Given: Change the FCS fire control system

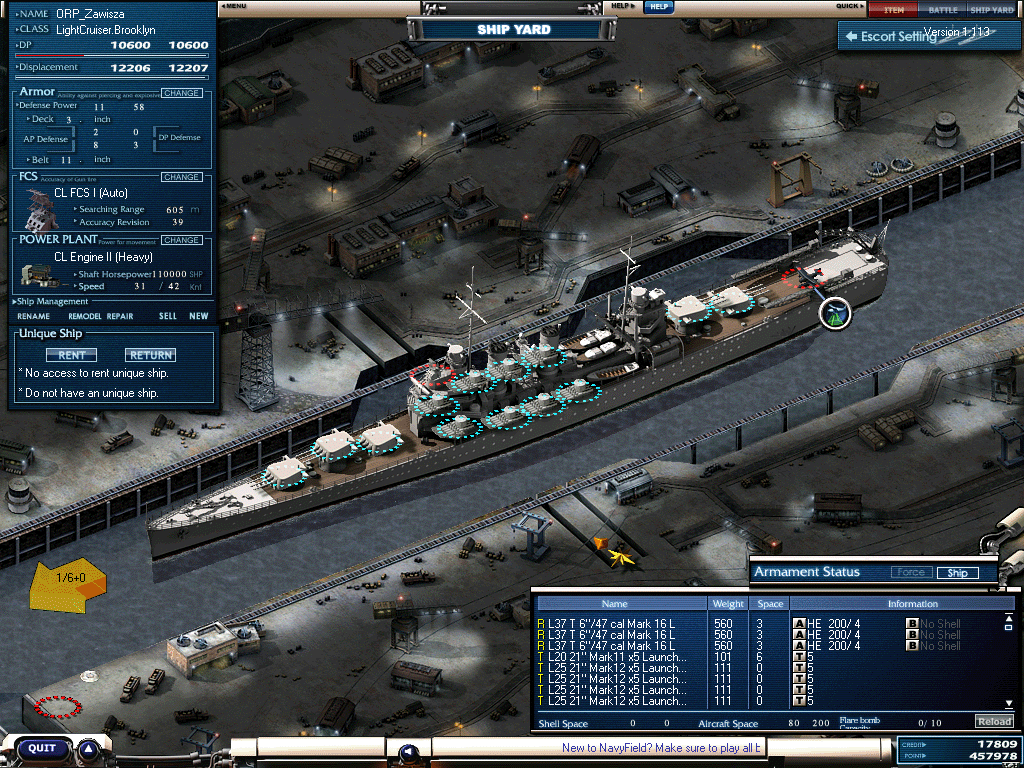Looking at the screenshot, I should (x=181, y=177).
